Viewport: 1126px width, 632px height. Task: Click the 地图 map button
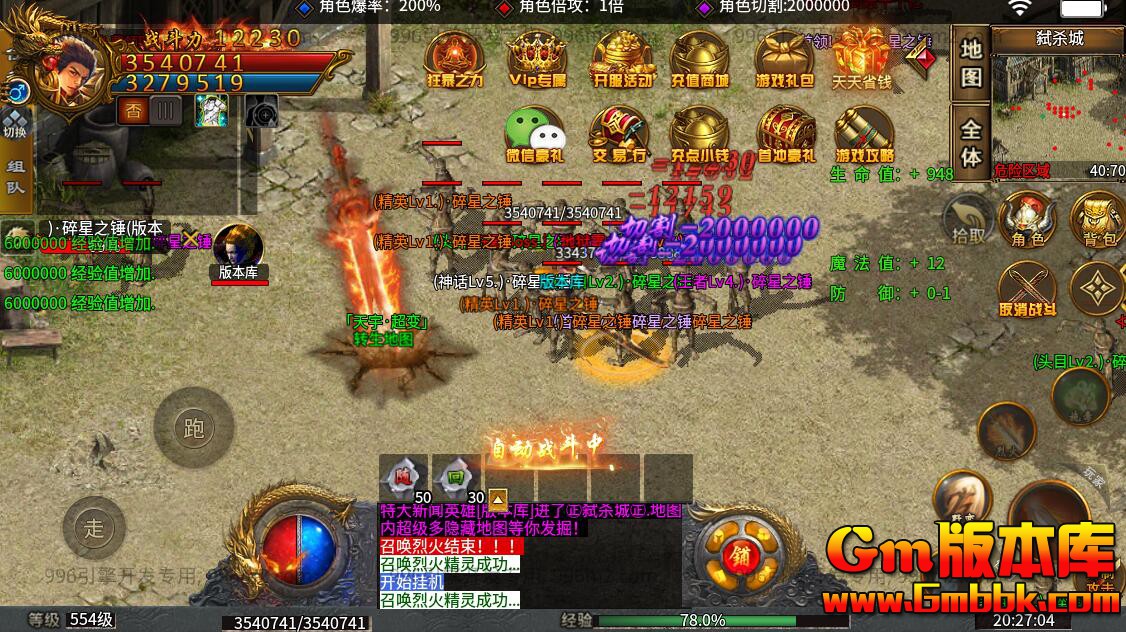tap(971, 62)
